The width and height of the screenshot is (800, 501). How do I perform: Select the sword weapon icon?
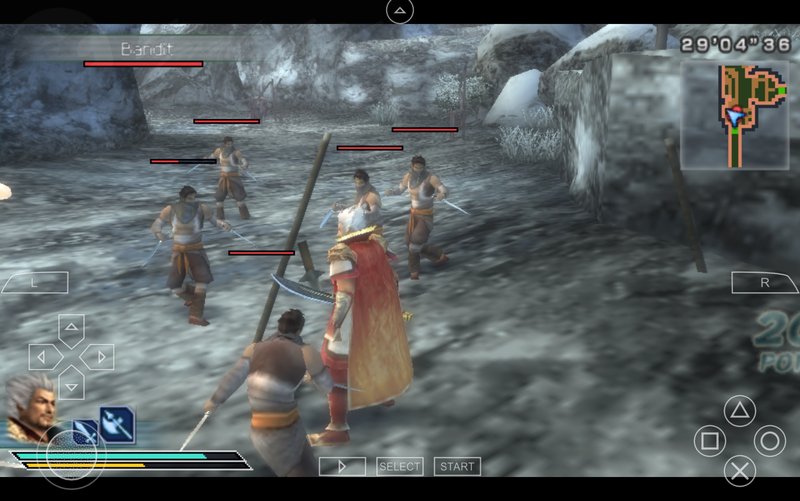pyautogui.click(x=85, y=432)
